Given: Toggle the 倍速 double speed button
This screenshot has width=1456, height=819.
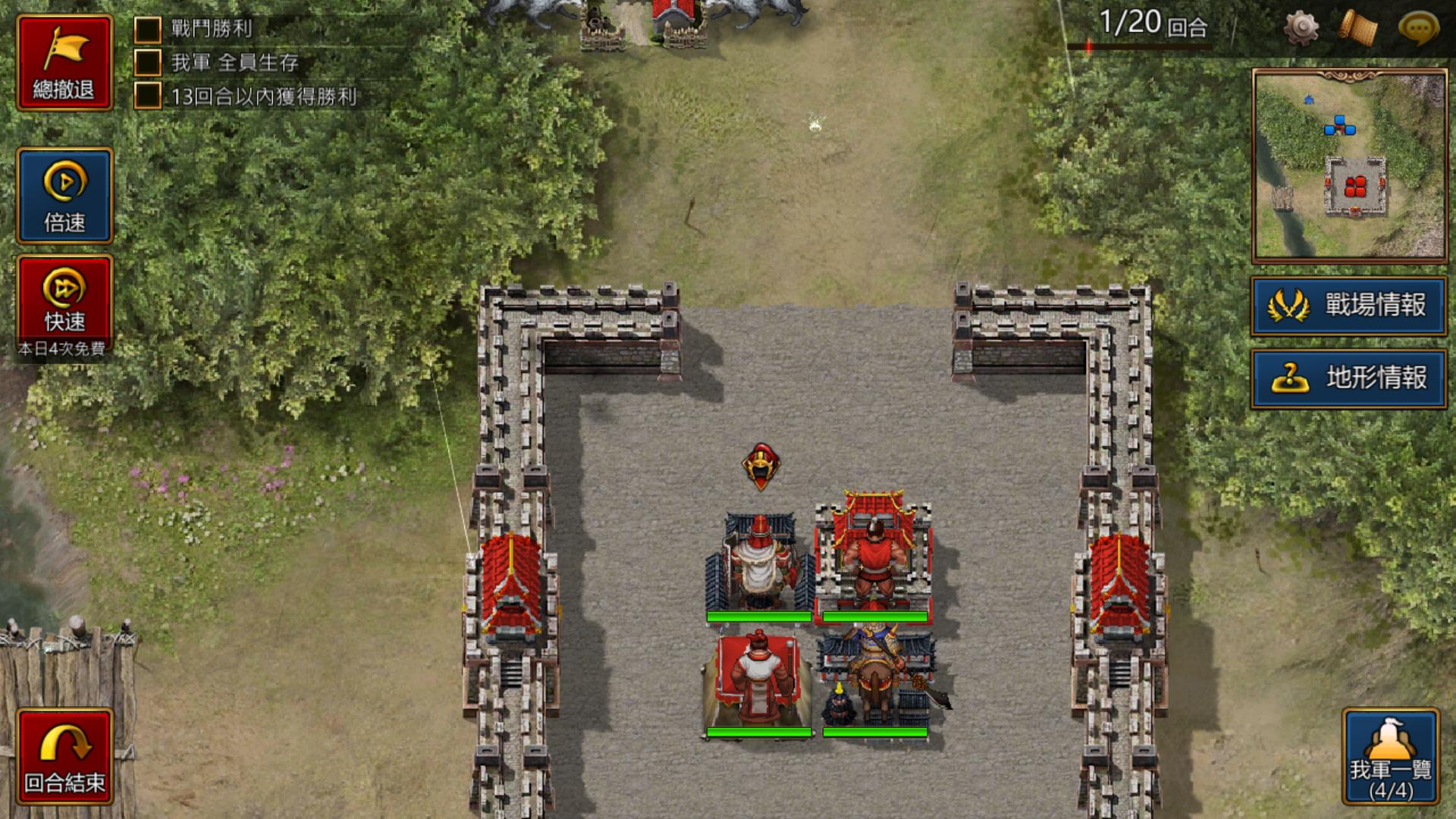Looking at the screenshot, I should click(64, 196).
